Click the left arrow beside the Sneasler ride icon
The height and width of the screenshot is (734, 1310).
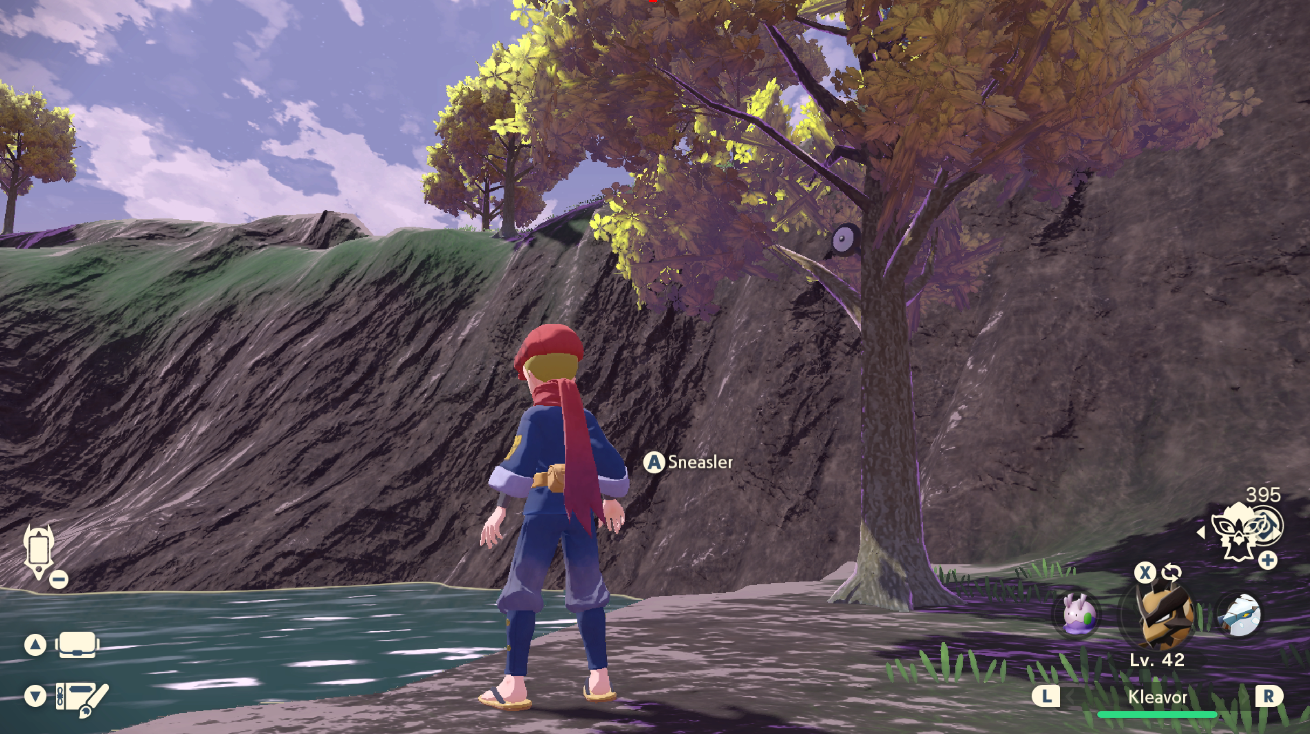tap(1200, 532)
